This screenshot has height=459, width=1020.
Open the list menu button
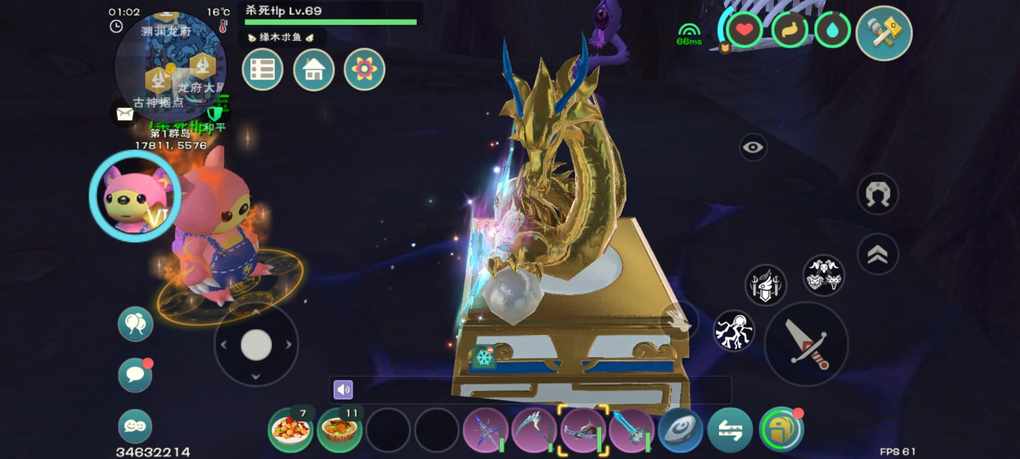tap(263, 70)
